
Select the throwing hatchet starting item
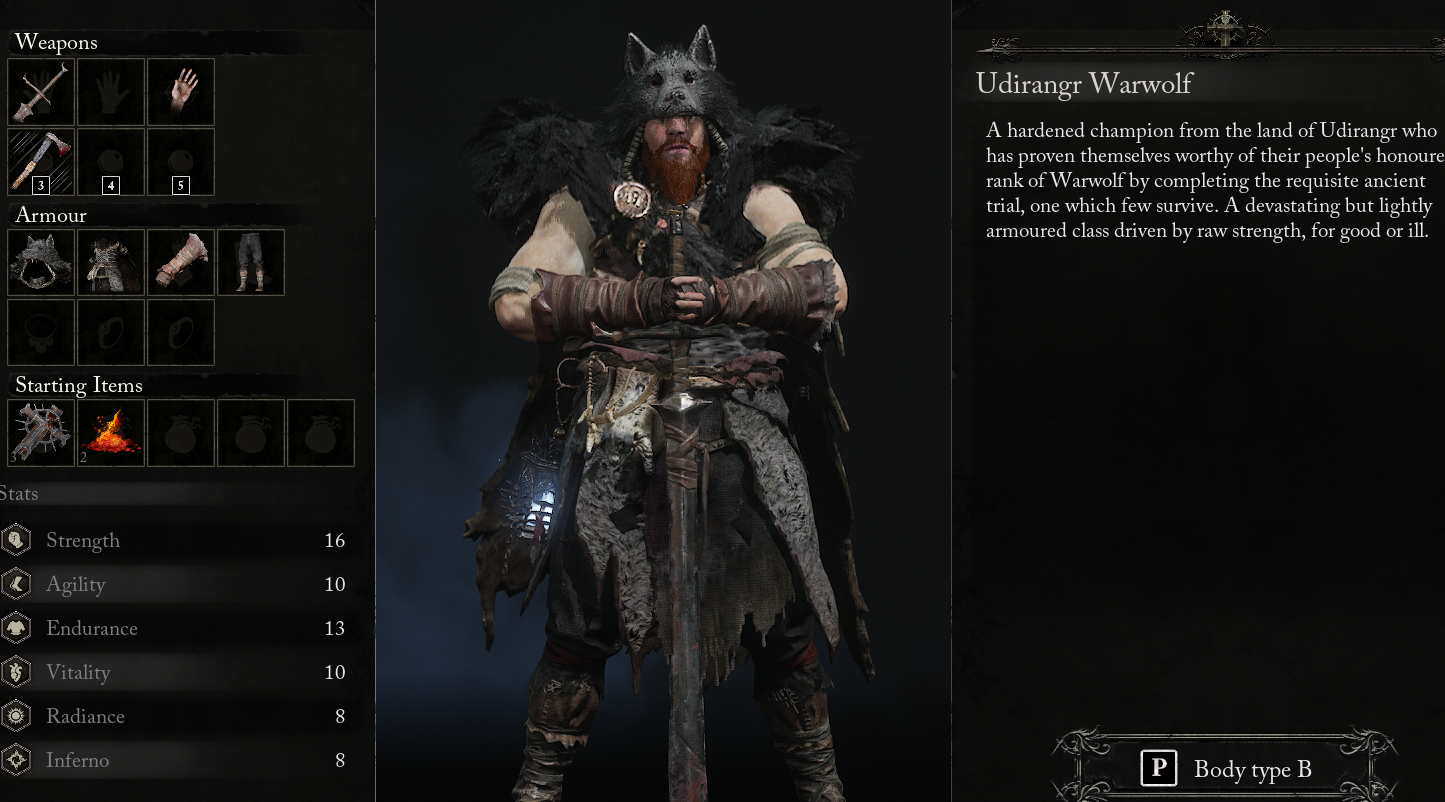pyautogui.click(x=40, y=432)
